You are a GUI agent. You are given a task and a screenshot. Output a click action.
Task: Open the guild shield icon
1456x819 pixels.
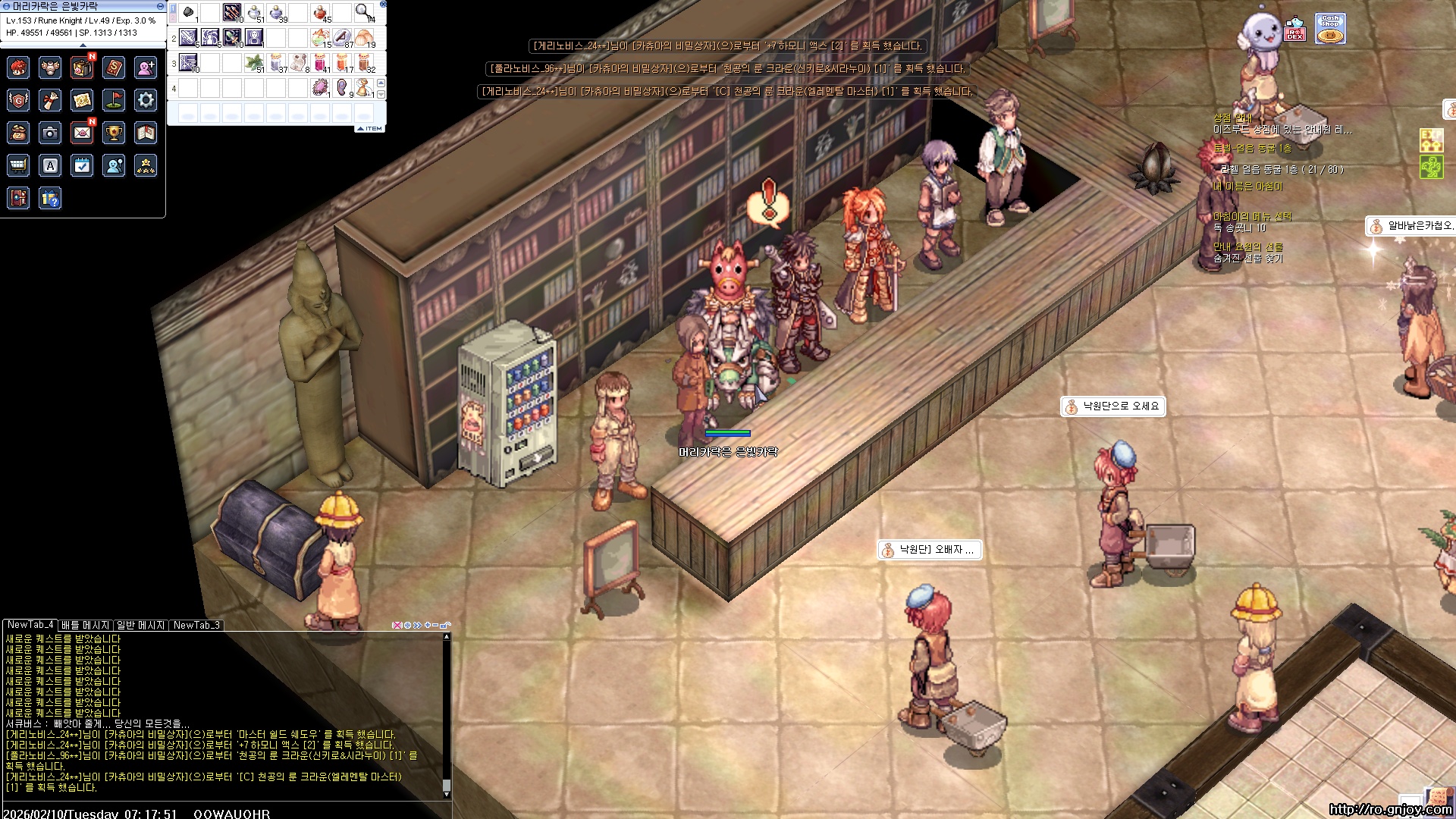pyautogui.click(x=18, y=99)
